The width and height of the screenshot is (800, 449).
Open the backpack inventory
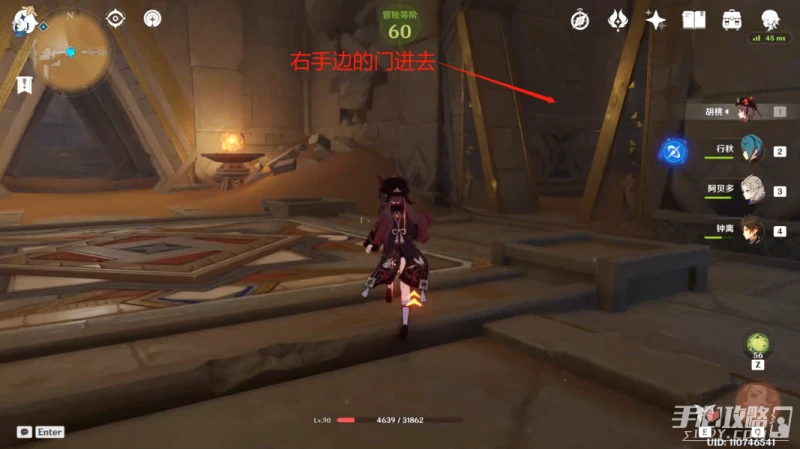tap(732, 19)
